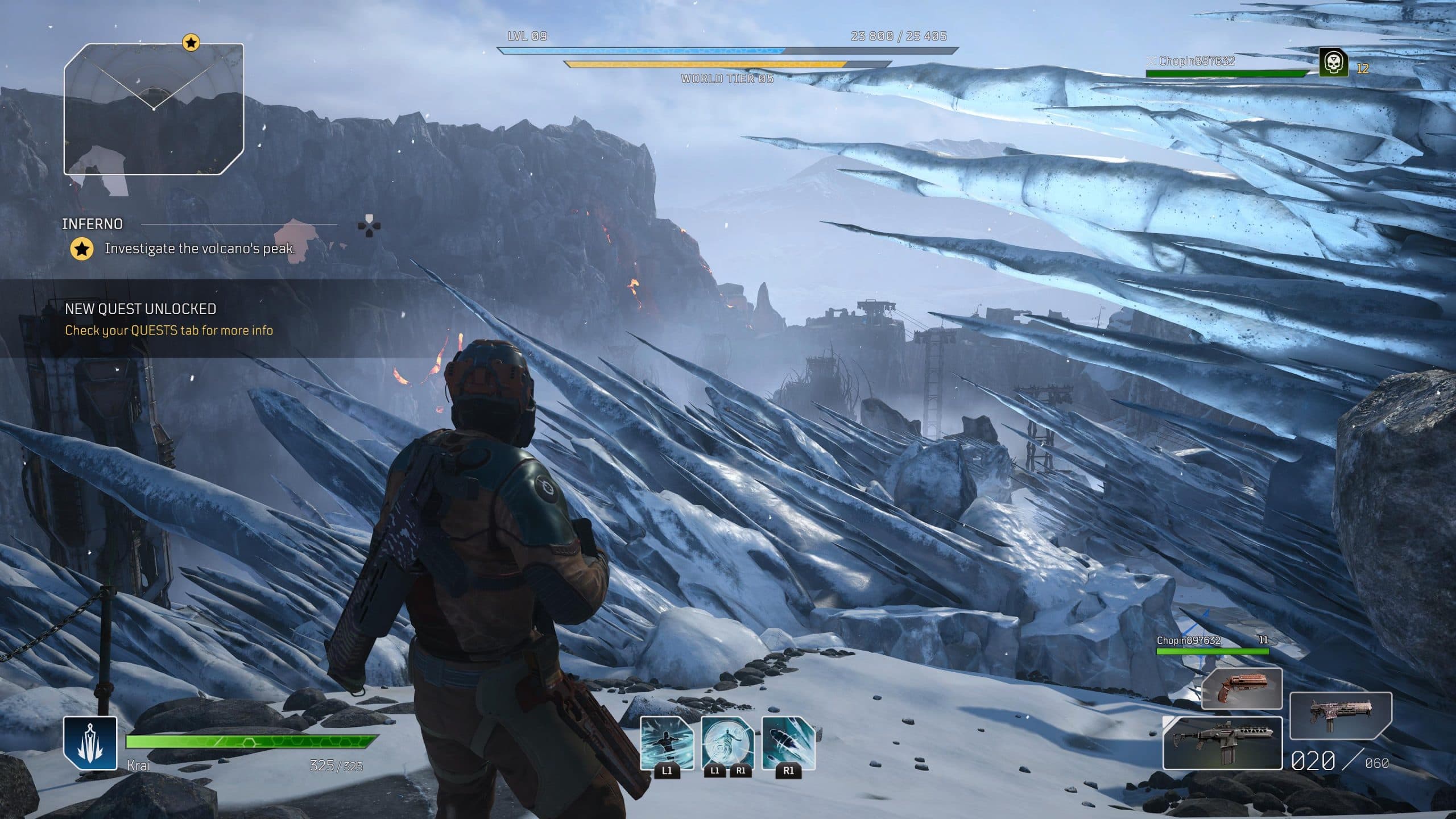The width and height of the screenshot is (1456, 819).
Task: Click the Trickster class emblem icon
Action: point(90,743)
